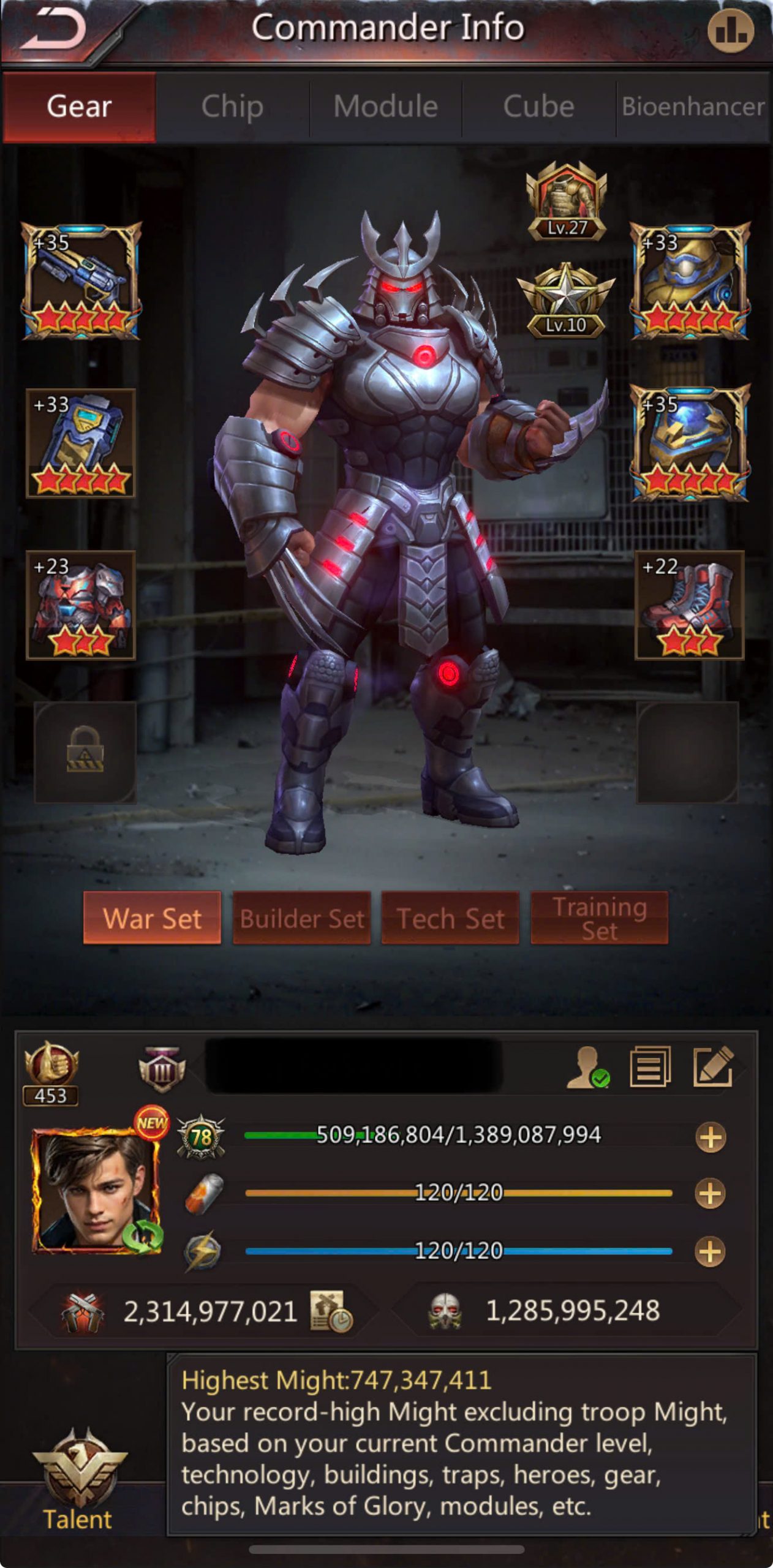The width and height of the screenshot is (773, 1568).
Task: Choose the Tech Set loadout
Action: click(x=450, y=918)
